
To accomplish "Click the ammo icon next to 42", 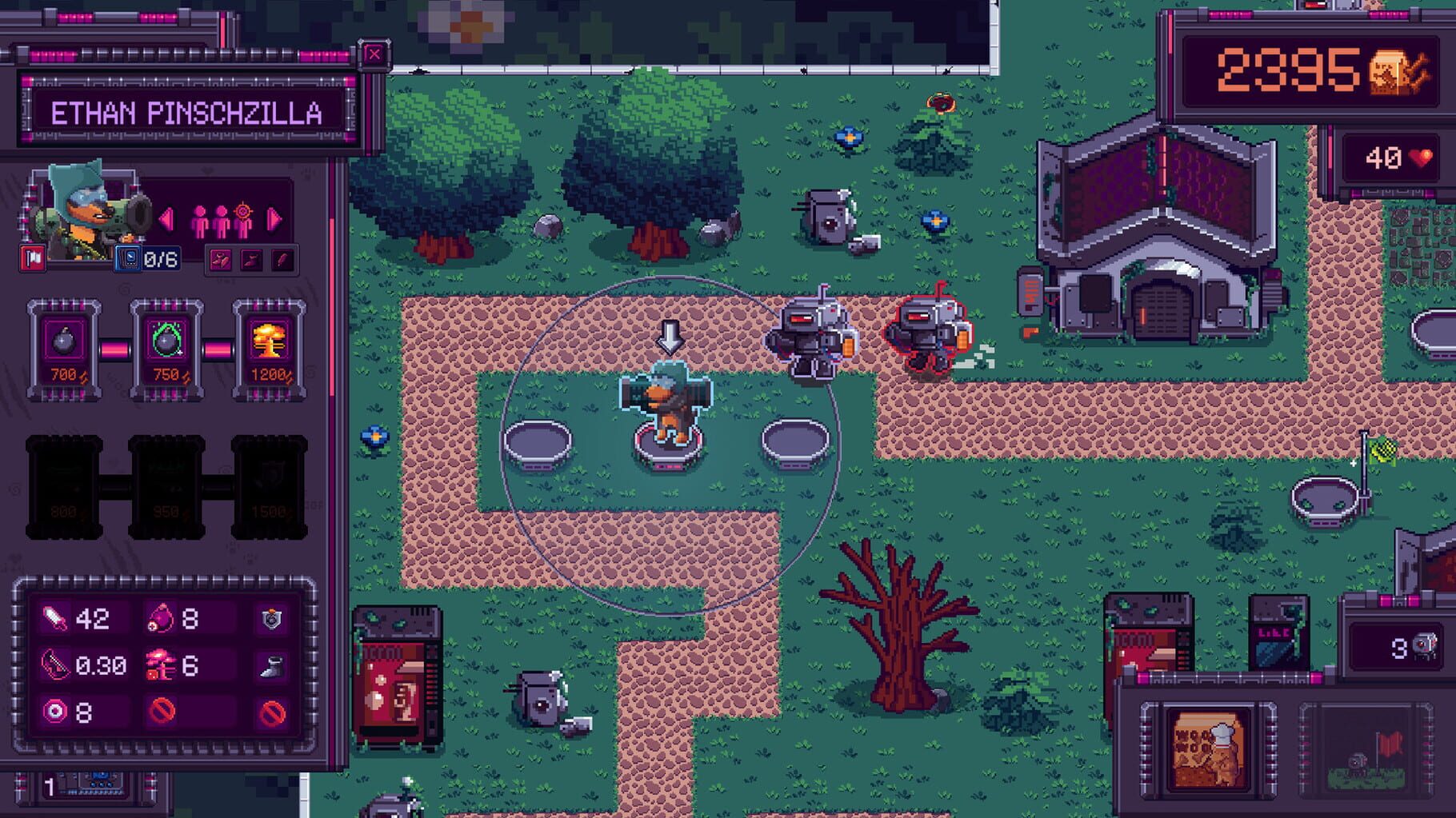I will 54,619.
